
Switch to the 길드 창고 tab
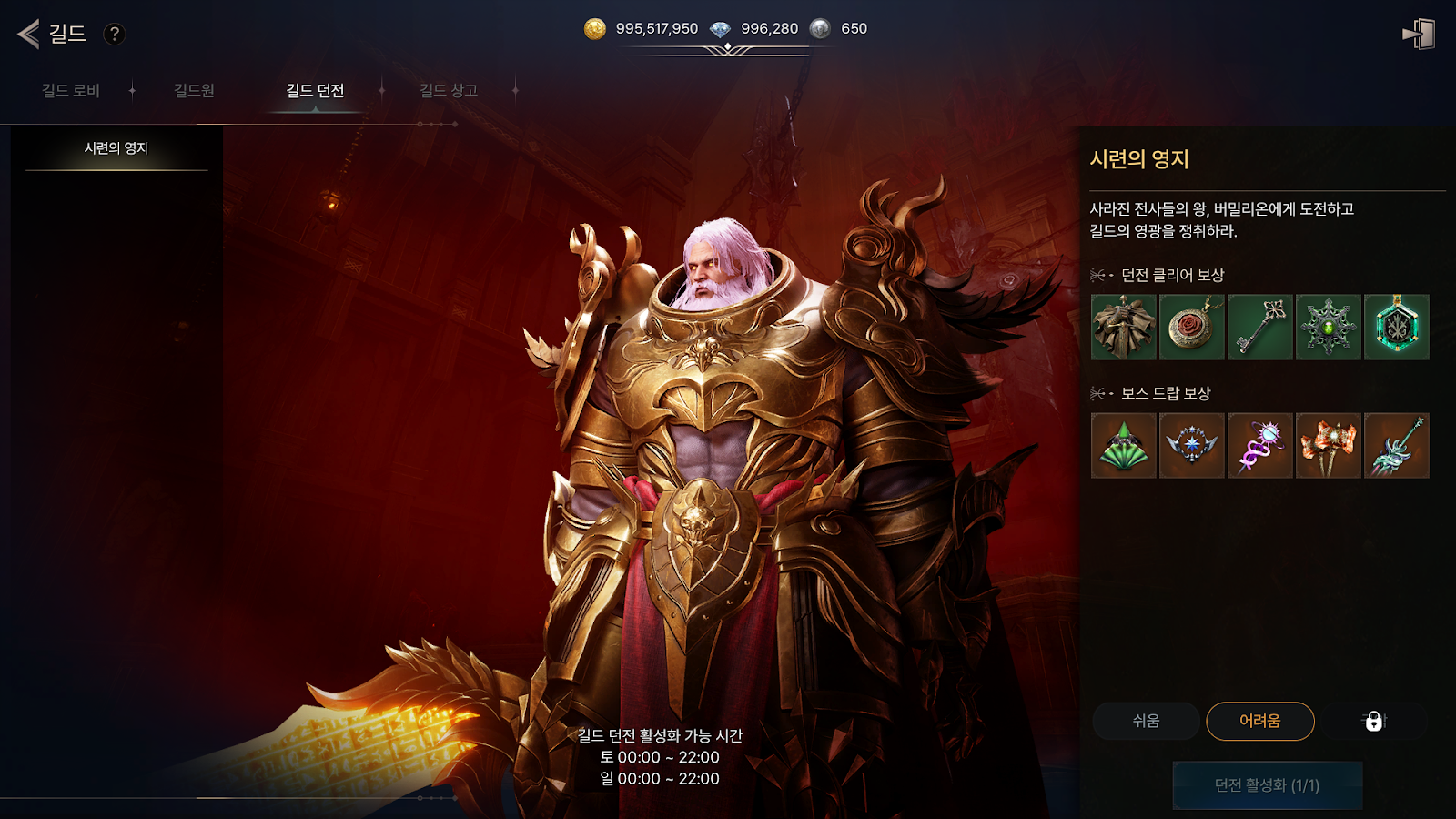pyautogui.click(x=448, y=90)
